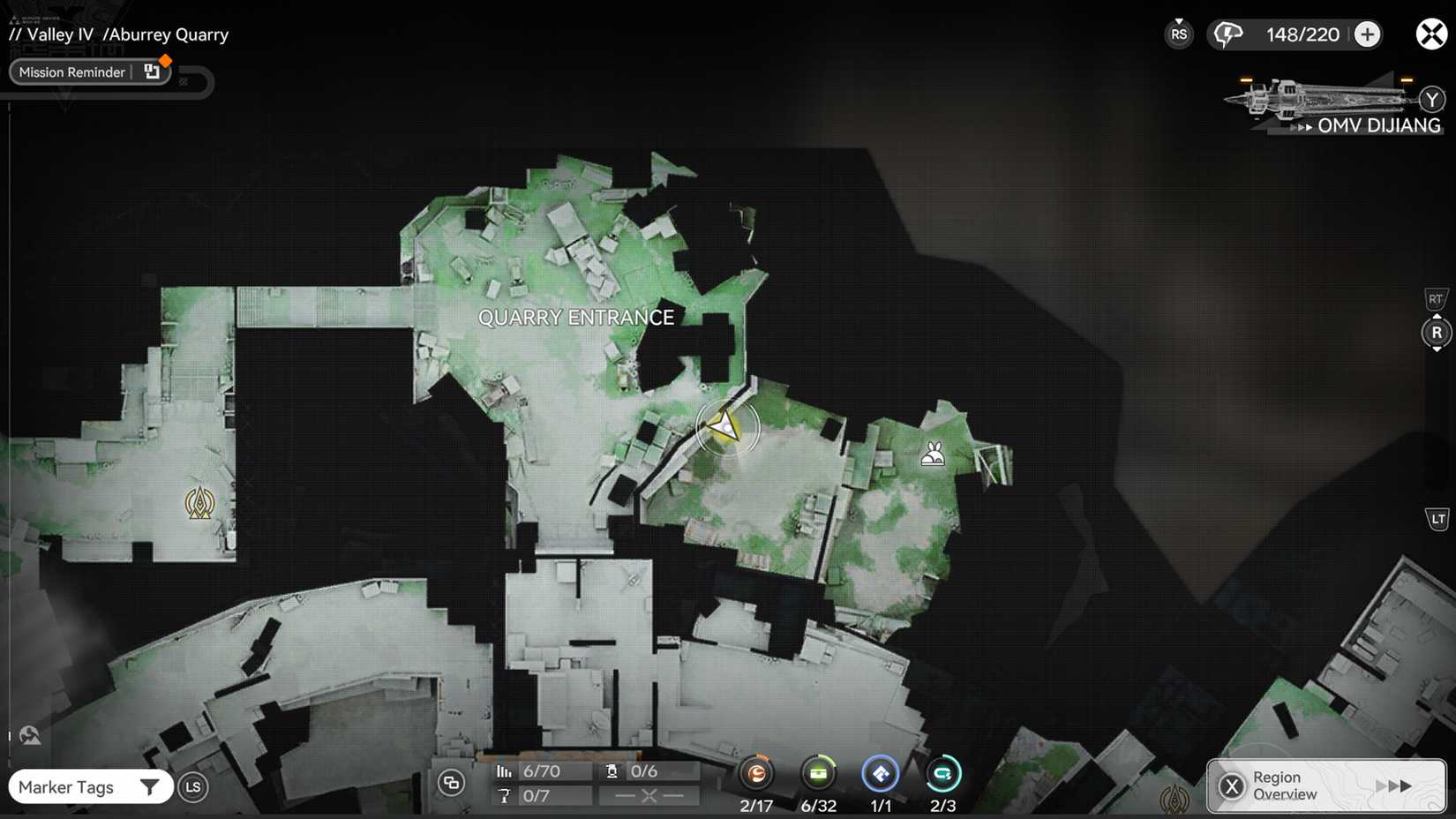Select the Aburrey Quarry breadcrumb label
The width and height of the screenshot is (1456, 819).
tap(165, 34)
